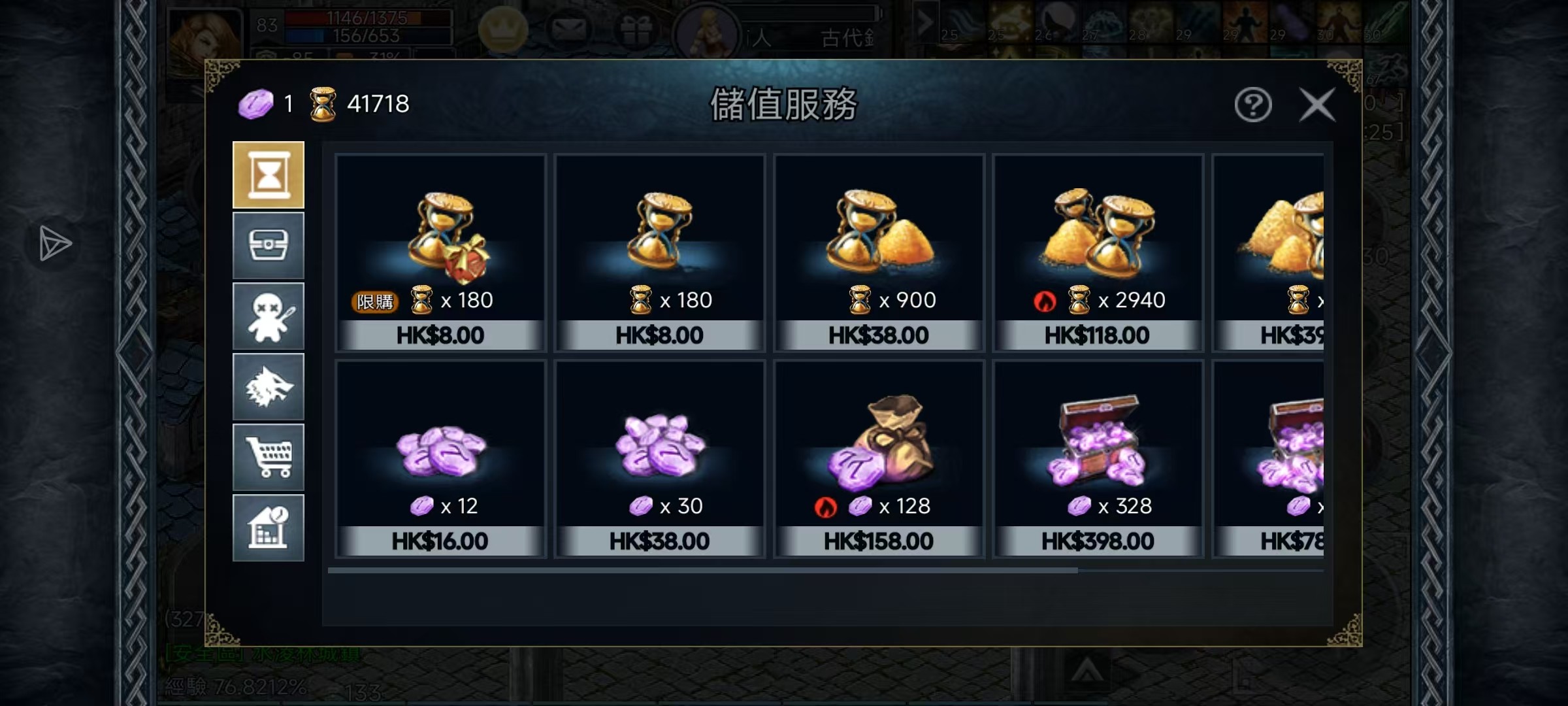
Task: Switch to the treasure chest tab
Action: [269, 246]
